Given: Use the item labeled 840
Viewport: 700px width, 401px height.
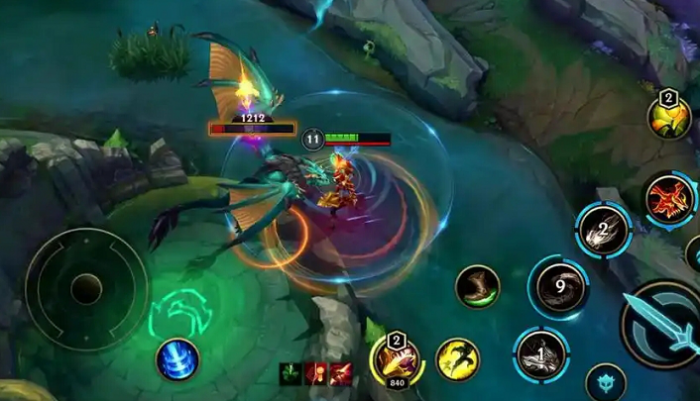Looking at the screenshot, I should pos(395,360).
